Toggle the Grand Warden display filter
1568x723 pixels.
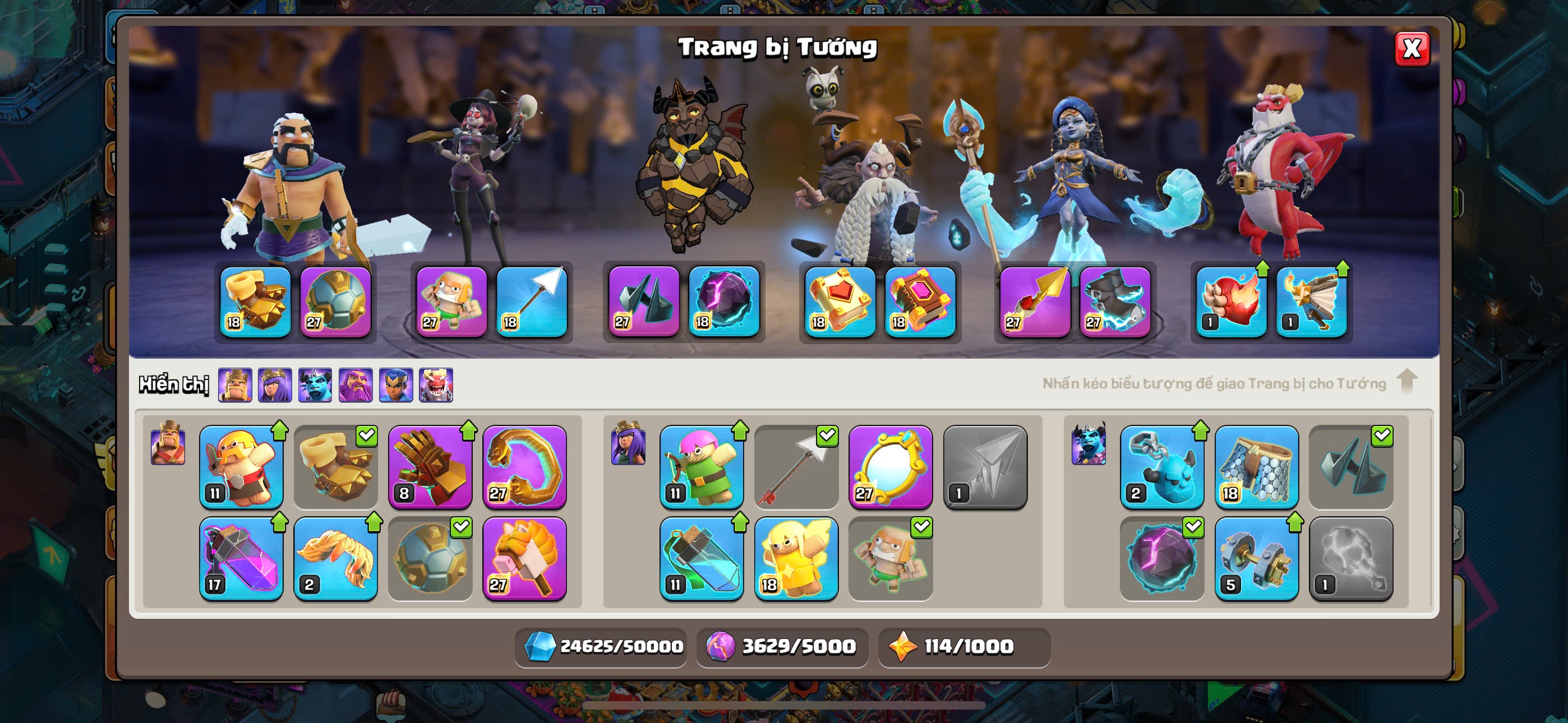coord(356,384)
